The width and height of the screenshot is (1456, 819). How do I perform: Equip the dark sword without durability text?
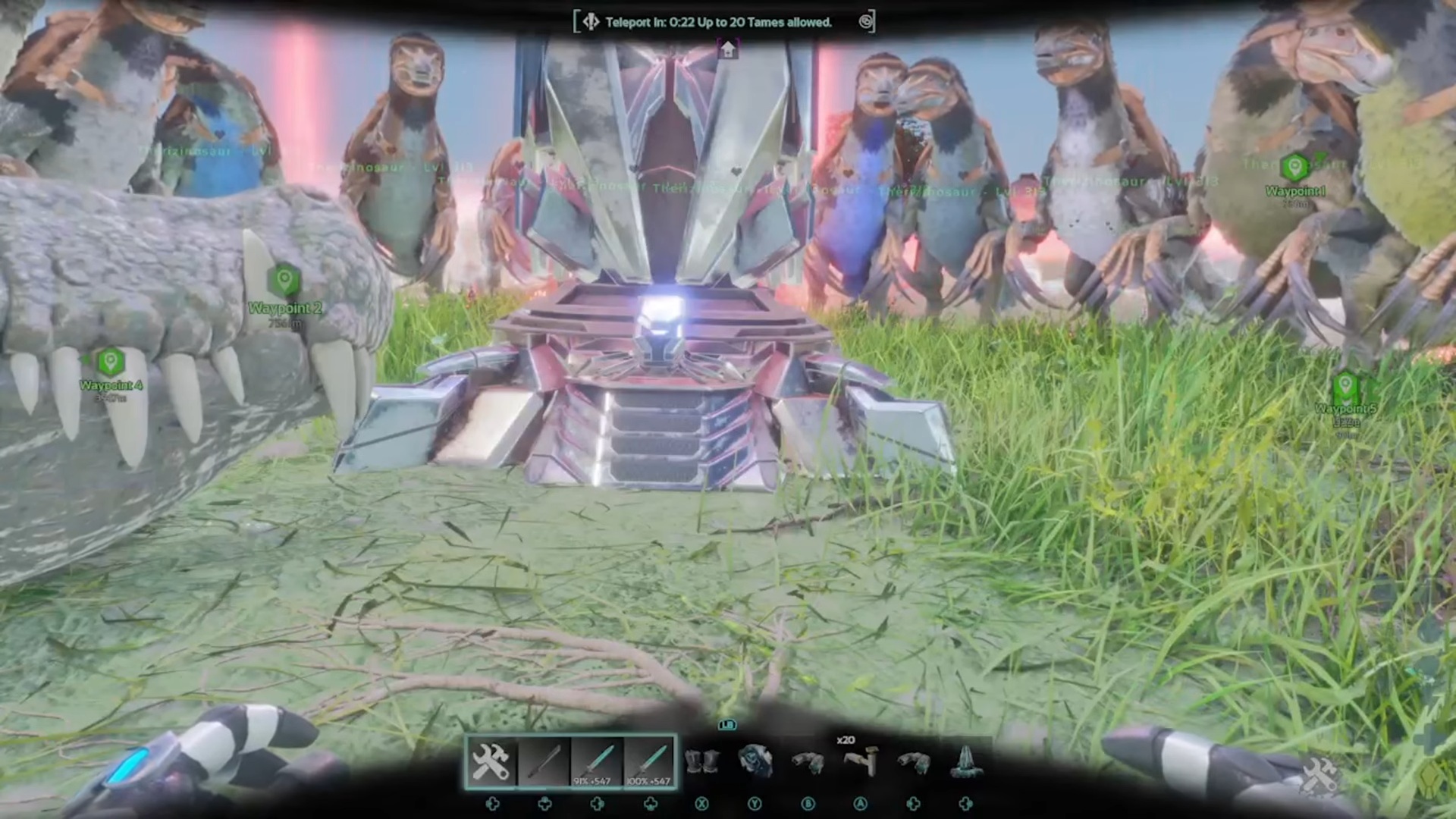click(x=544, y=761)
